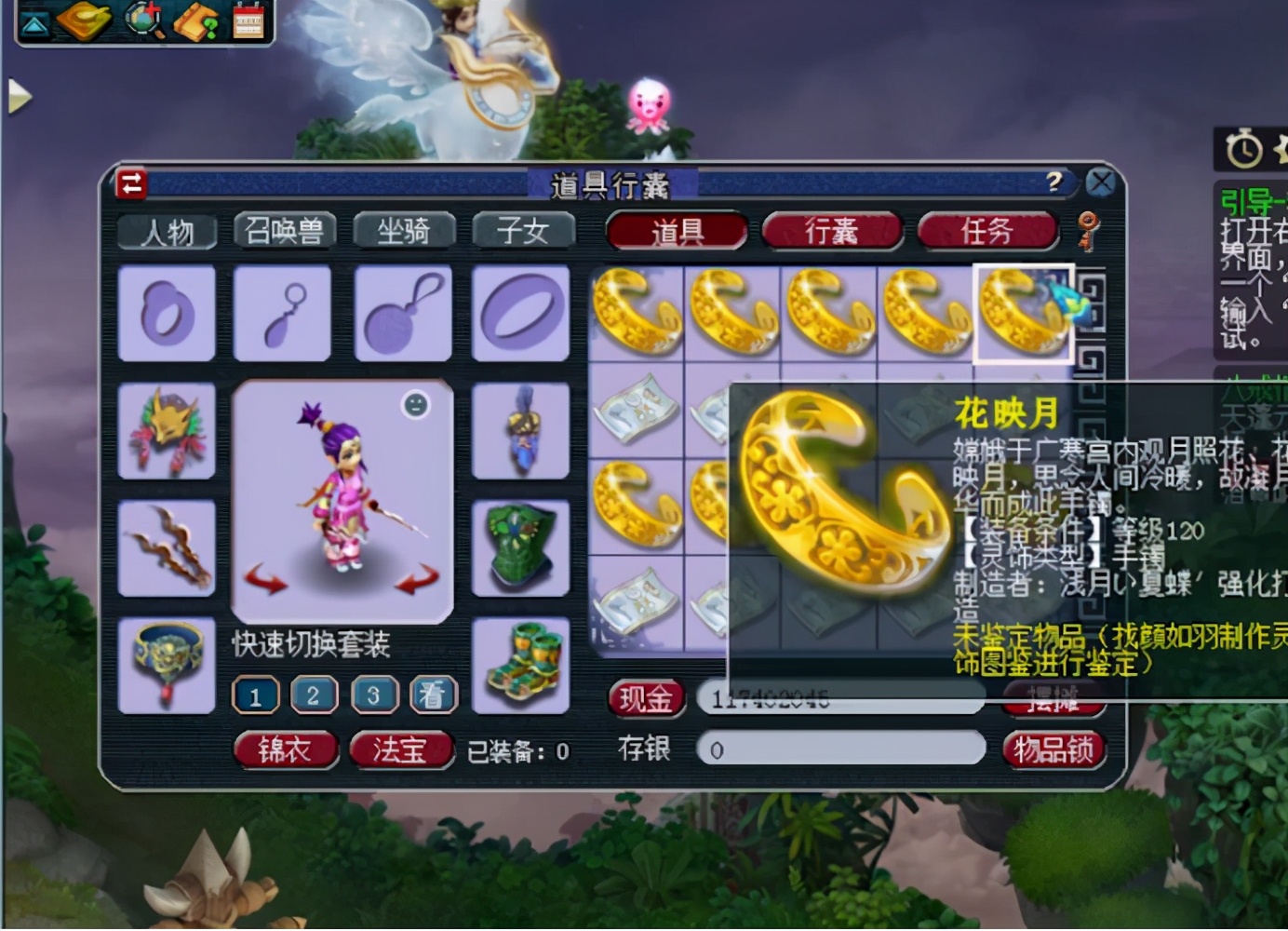Click the stopwatch timer icon on right panel
This screenshot has width=1288, height=931.
pyautogui.click(x=1244, y=149)
